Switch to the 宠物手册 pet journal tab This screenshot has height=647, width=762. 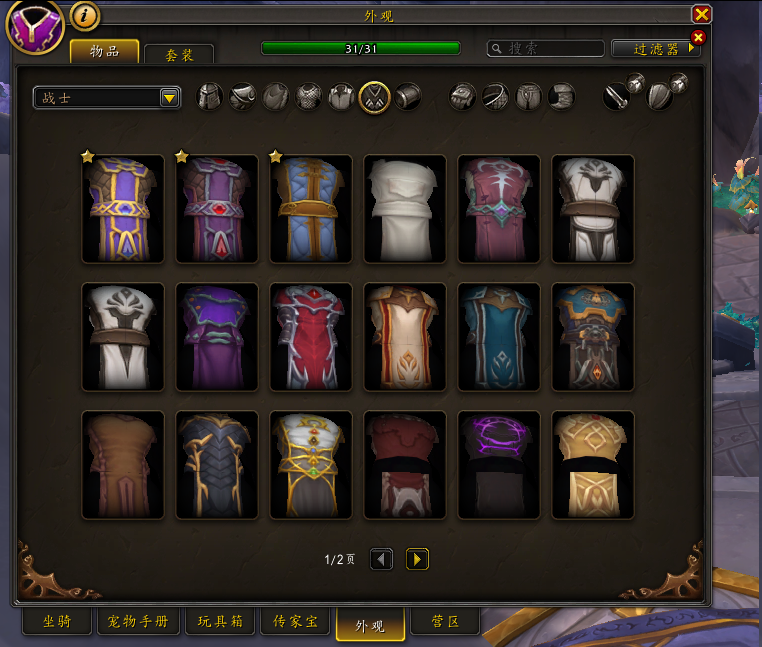pos(139,622)
